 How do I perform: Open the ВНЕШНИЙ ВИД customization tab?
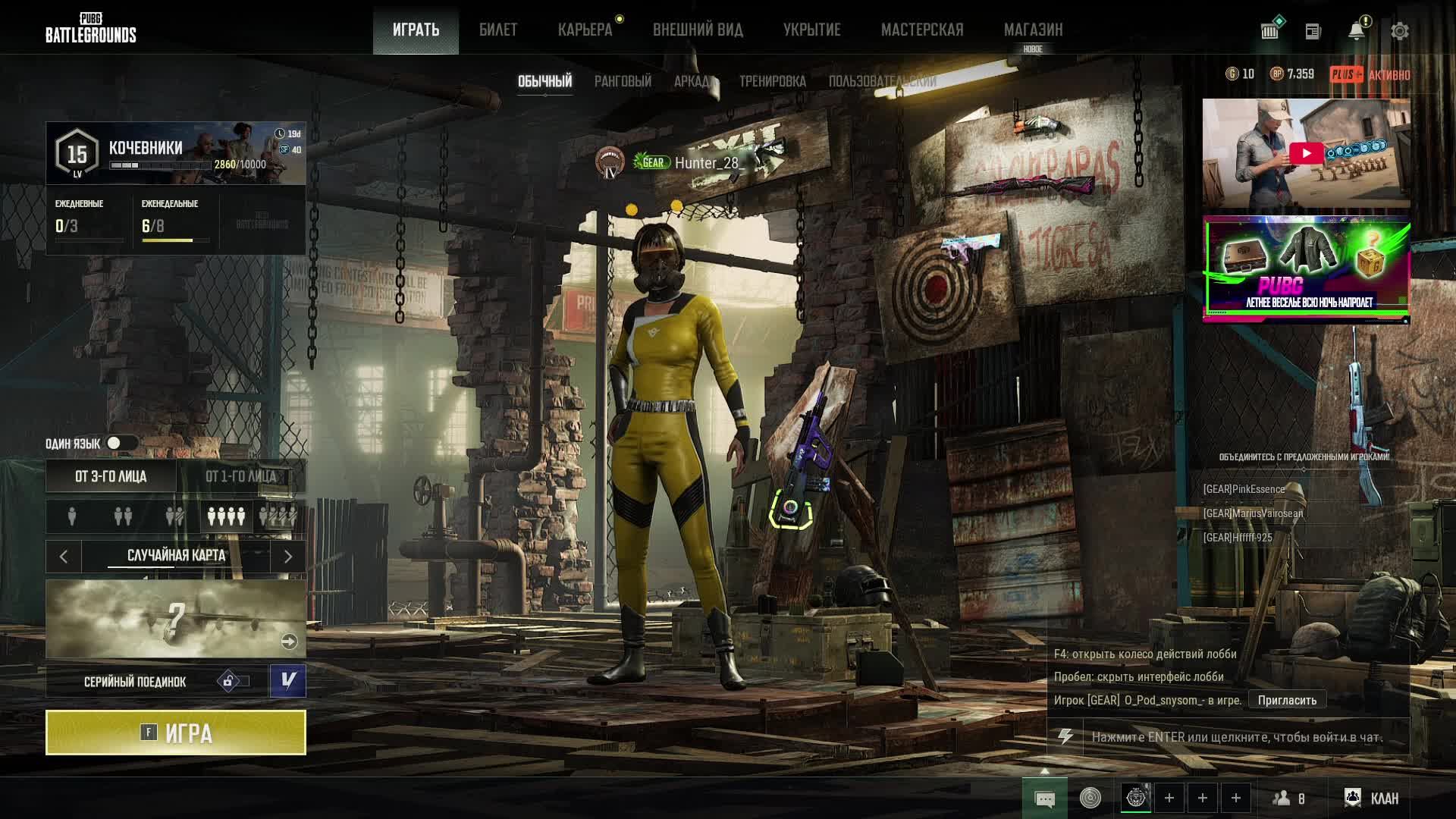click(x=698, y=30)
